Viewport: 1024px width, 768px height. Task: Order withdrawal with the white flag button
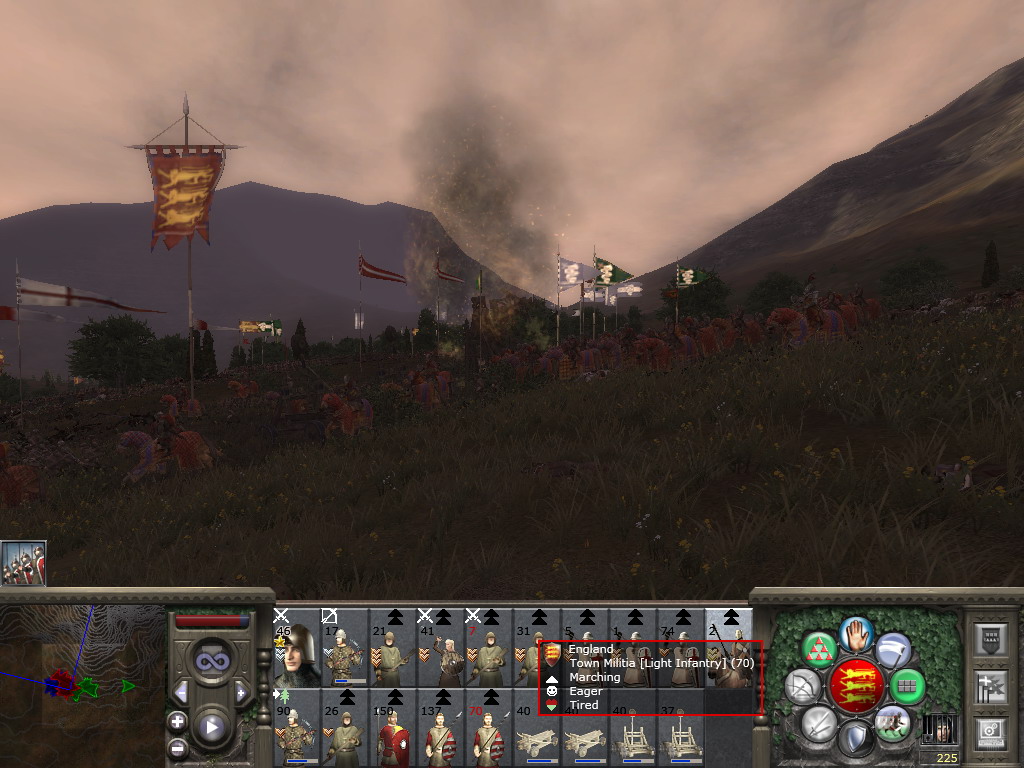pos(892,650)
